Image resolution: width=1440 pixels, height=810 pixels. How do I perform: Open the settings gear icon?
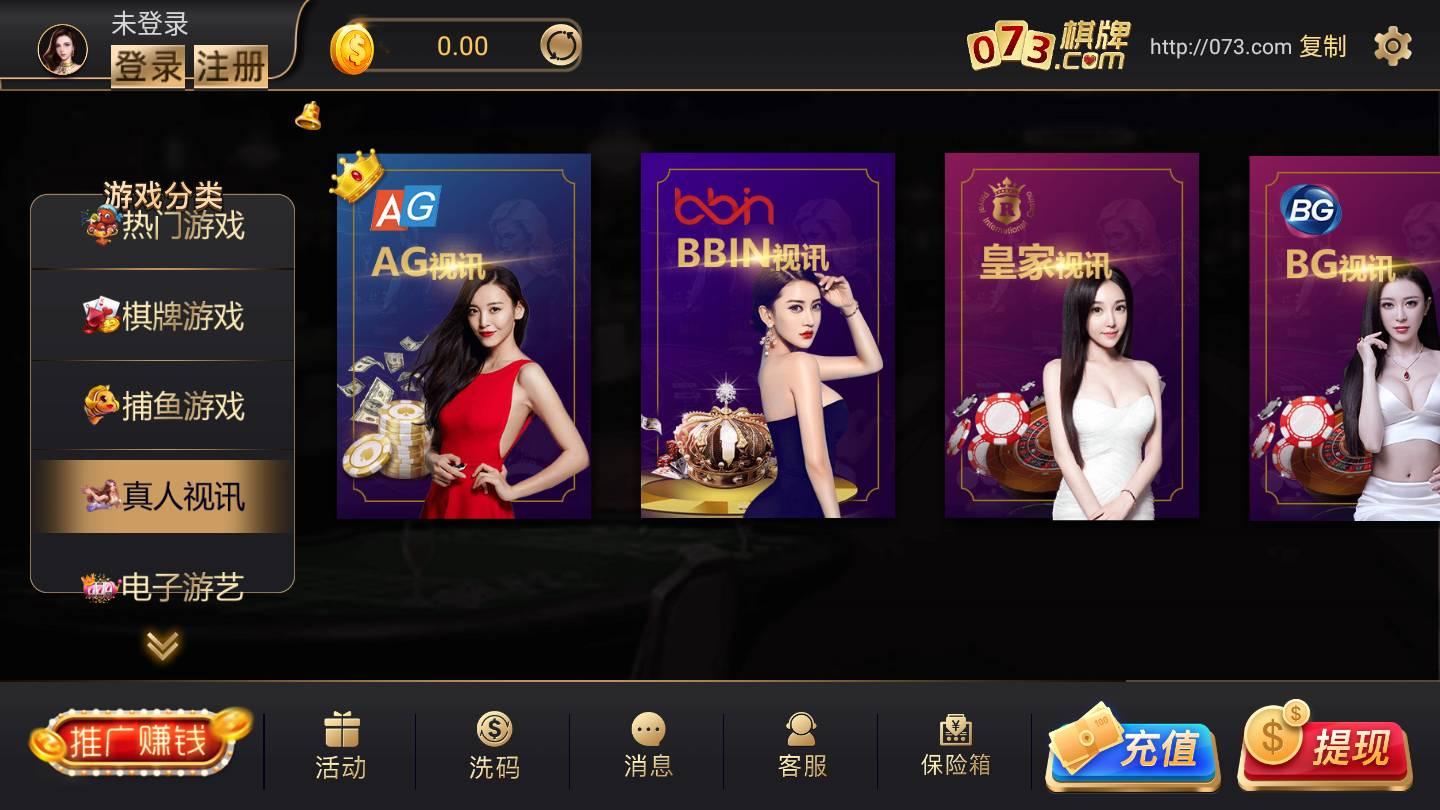[1392, 46]
